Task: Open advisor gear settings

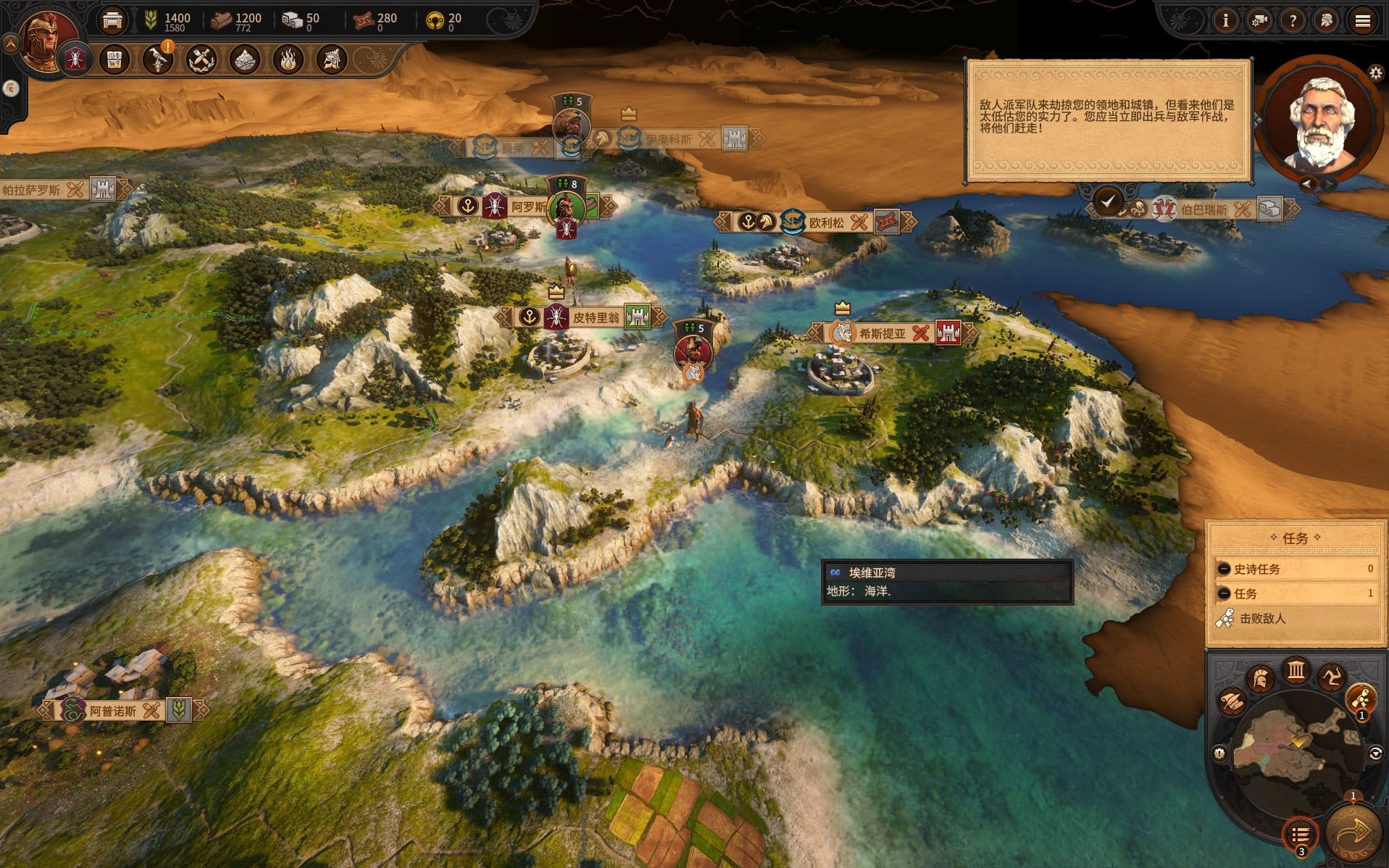Action: (x=1375, y=72)
